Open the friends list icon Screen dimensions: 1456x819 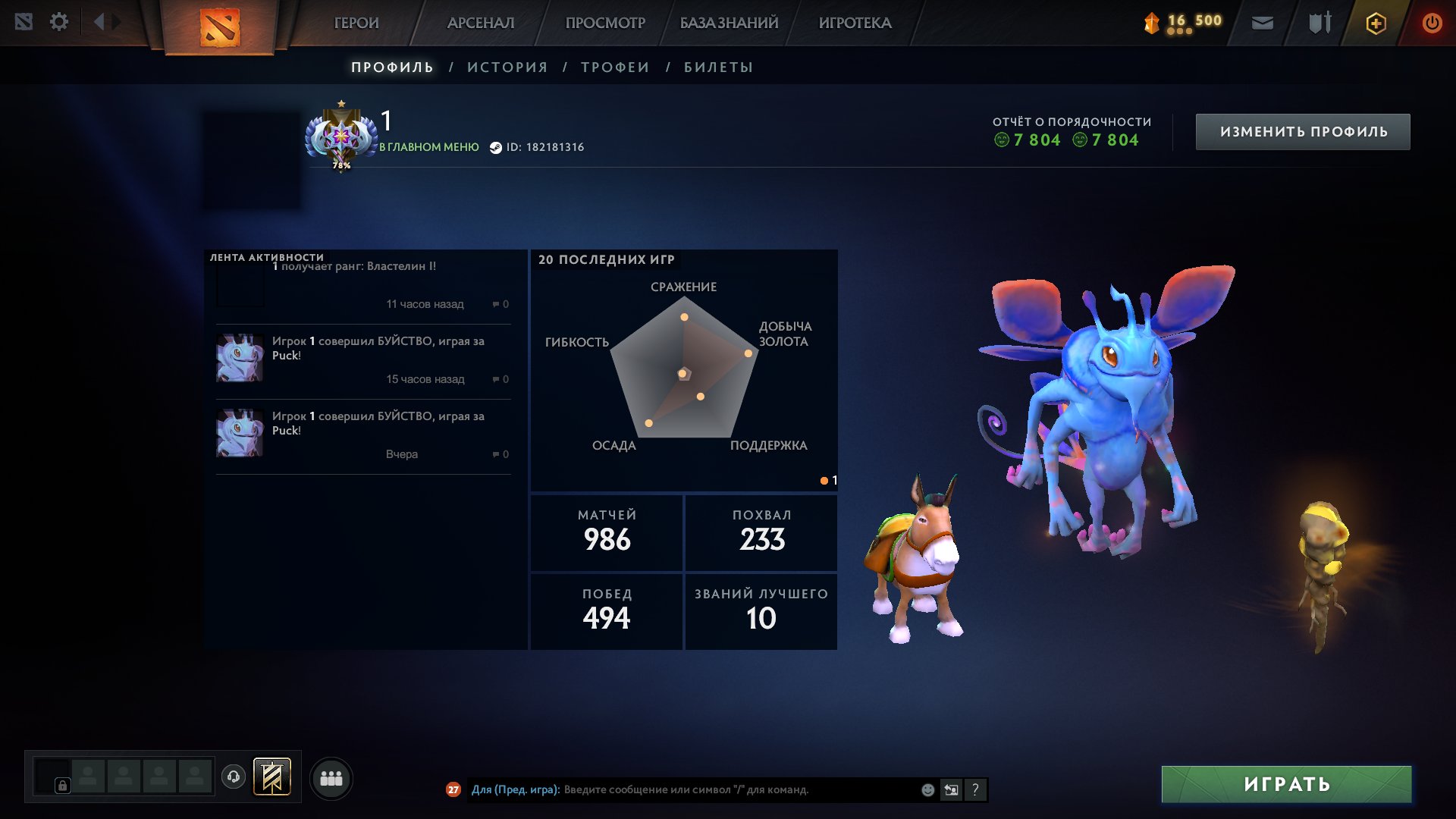point(330,777)
